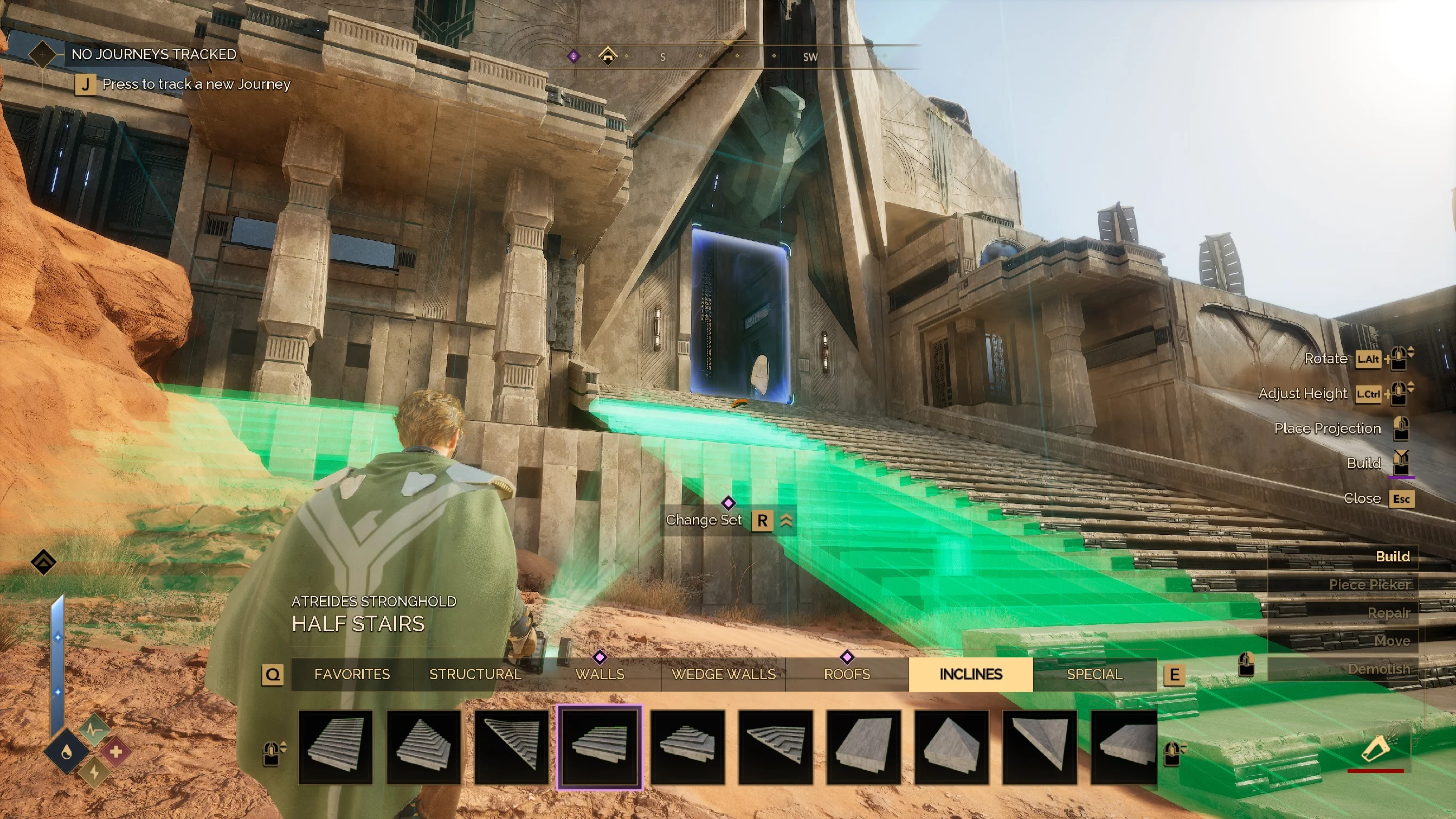Open previous category using the Q arrow
Image resolution: width=1456 pixels, height=819 pixels.
point(274,674)
